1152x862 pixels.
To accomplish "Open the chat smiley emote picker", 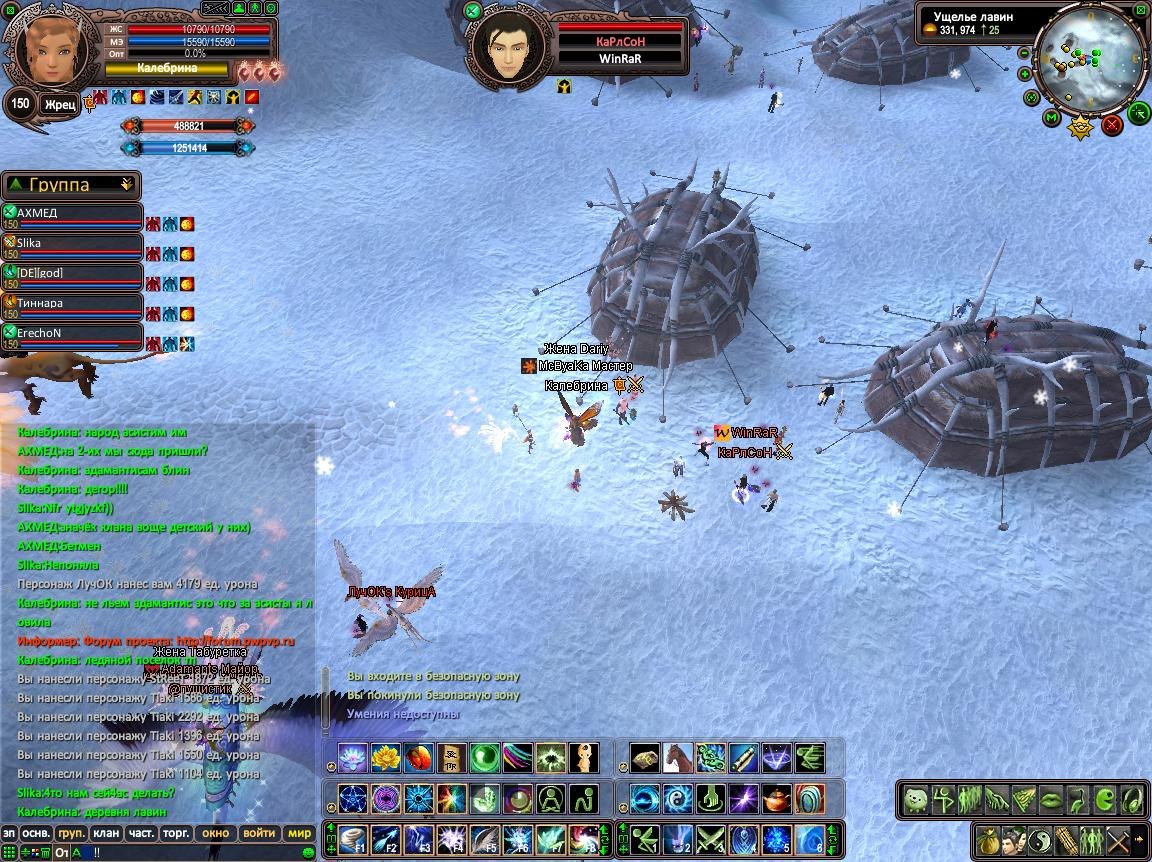I will click(x=308, y=852).
